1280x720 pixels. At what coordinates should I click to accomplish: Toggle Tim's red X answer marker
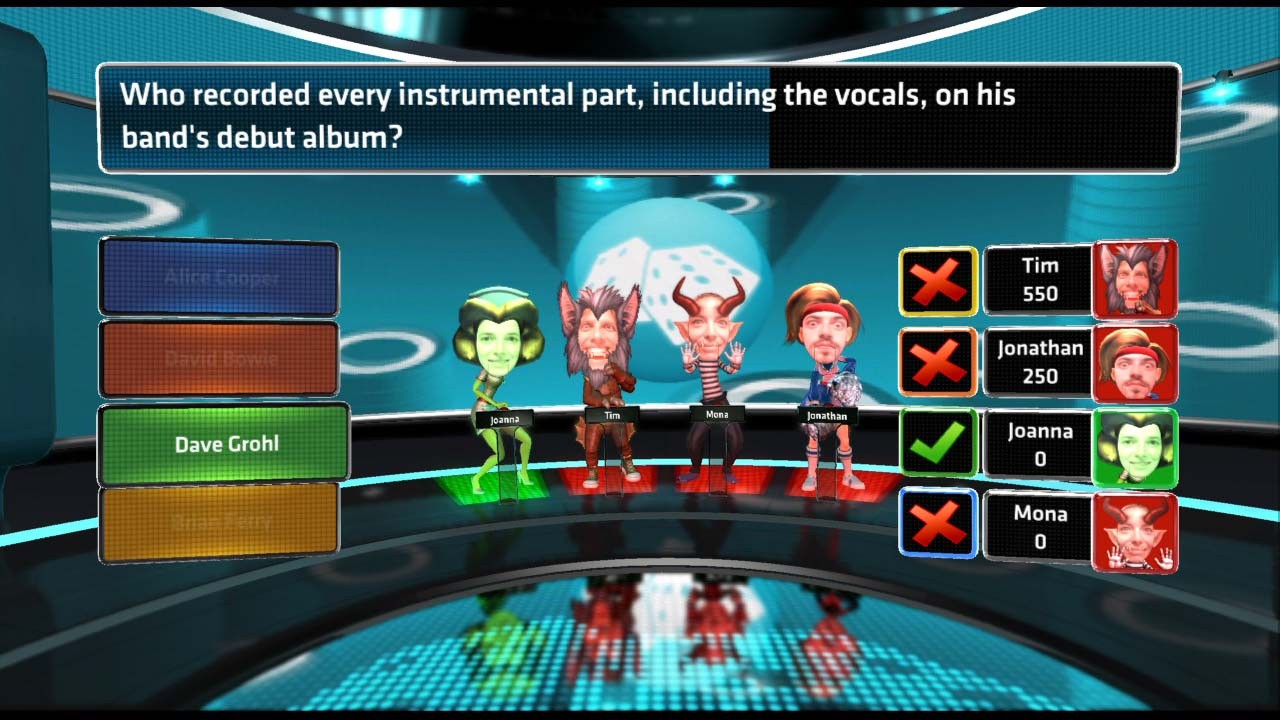tap(937, 280)
